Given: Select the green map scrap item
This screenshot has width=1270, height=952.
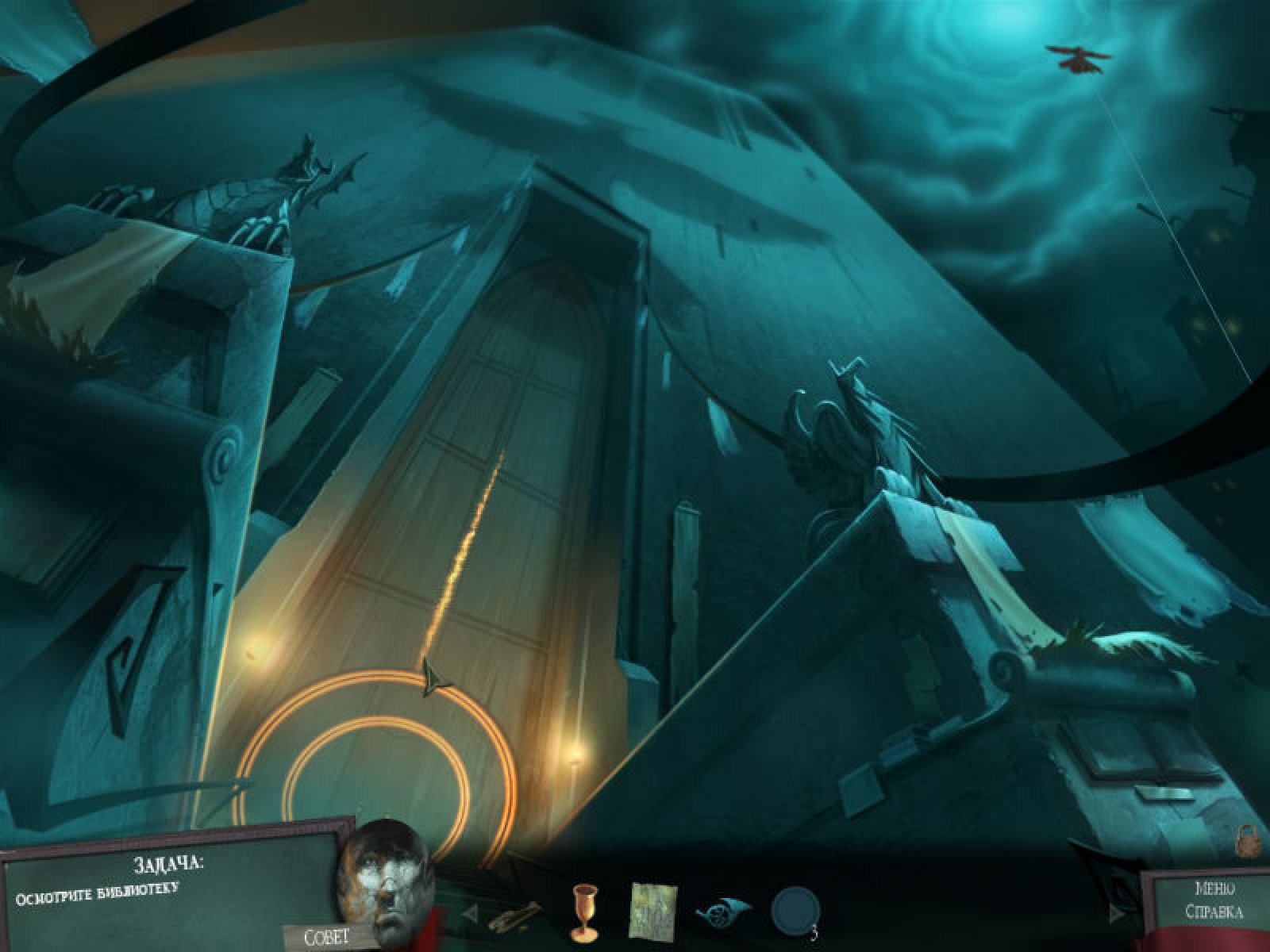Looking at the screenshot, I should tap(652, 906).
